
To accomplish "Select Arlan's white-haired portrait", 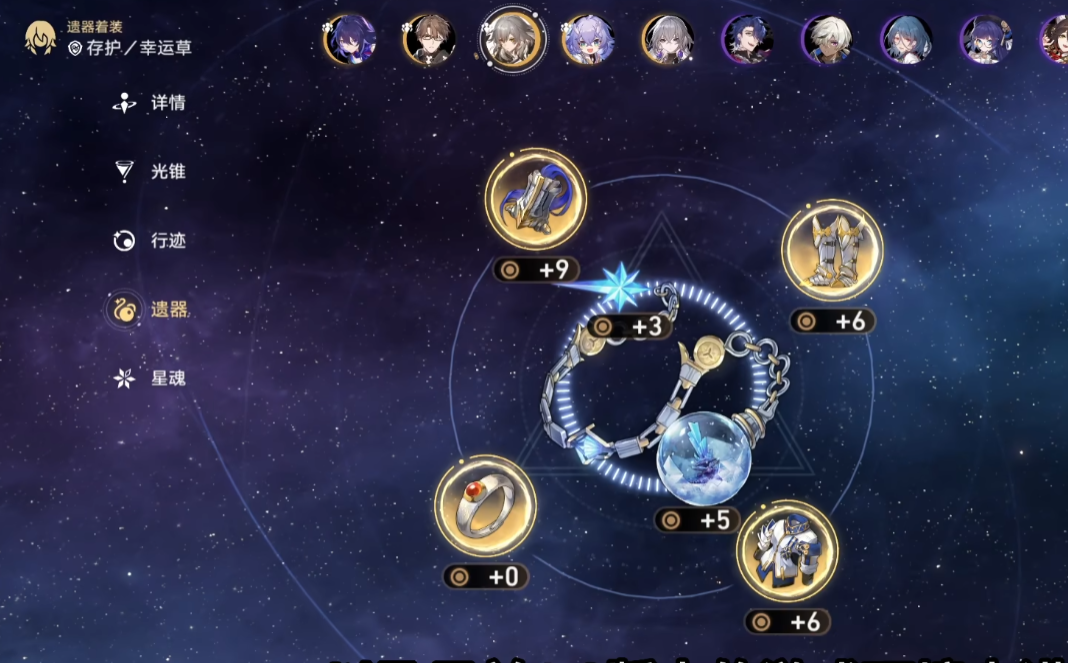I will click(828, 39).
